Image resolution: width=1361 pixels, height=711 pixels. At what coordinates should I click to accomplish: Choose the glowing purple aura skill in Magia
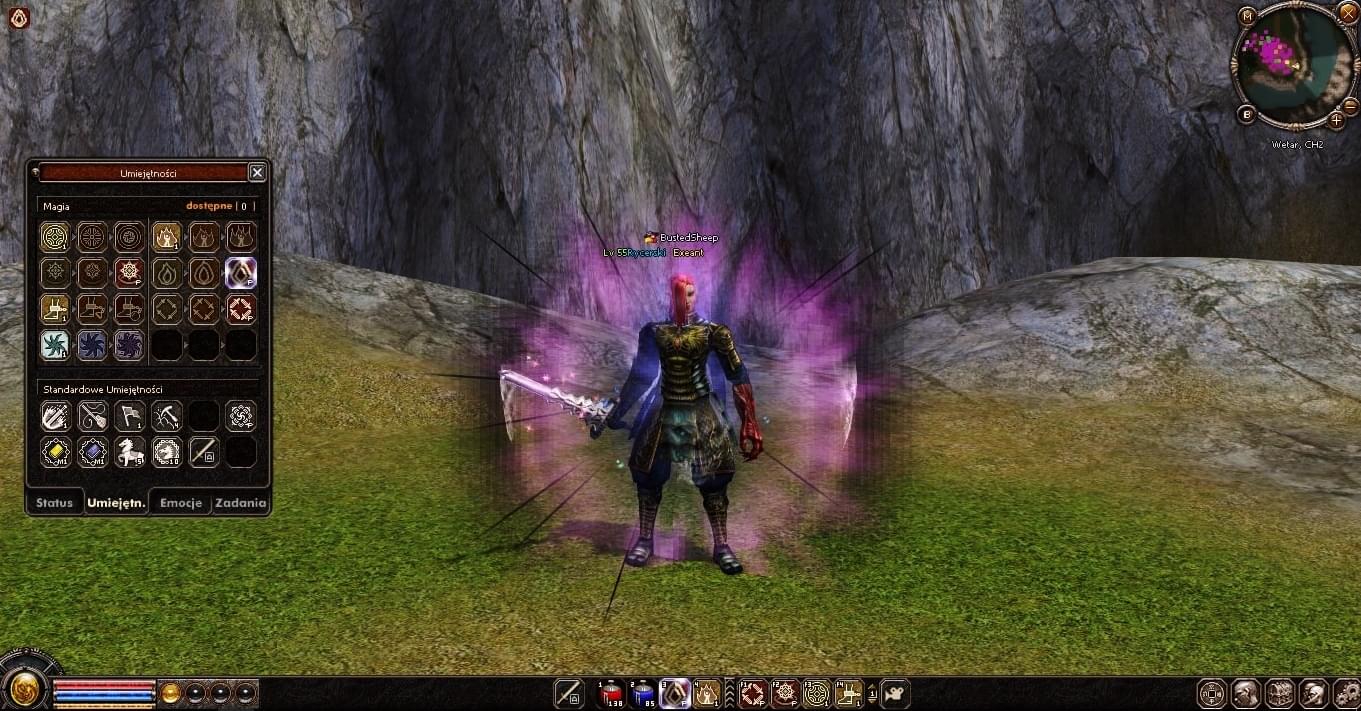tap(241, 272)
